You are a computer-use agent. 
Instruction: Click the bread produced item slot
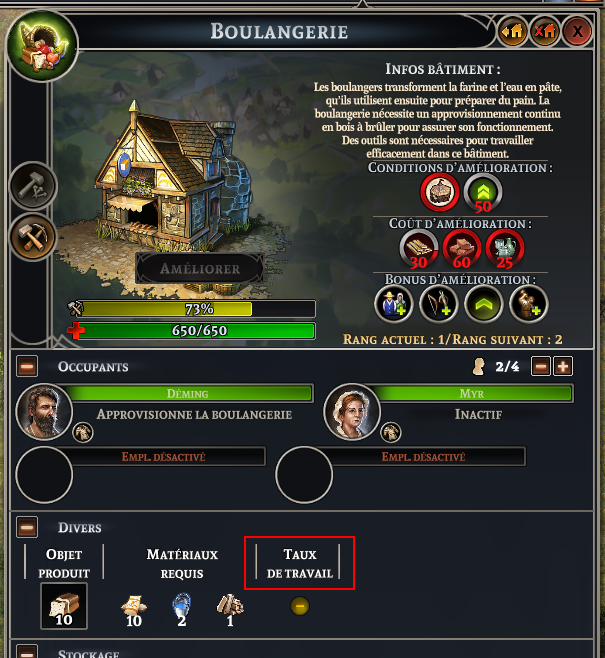63,605
